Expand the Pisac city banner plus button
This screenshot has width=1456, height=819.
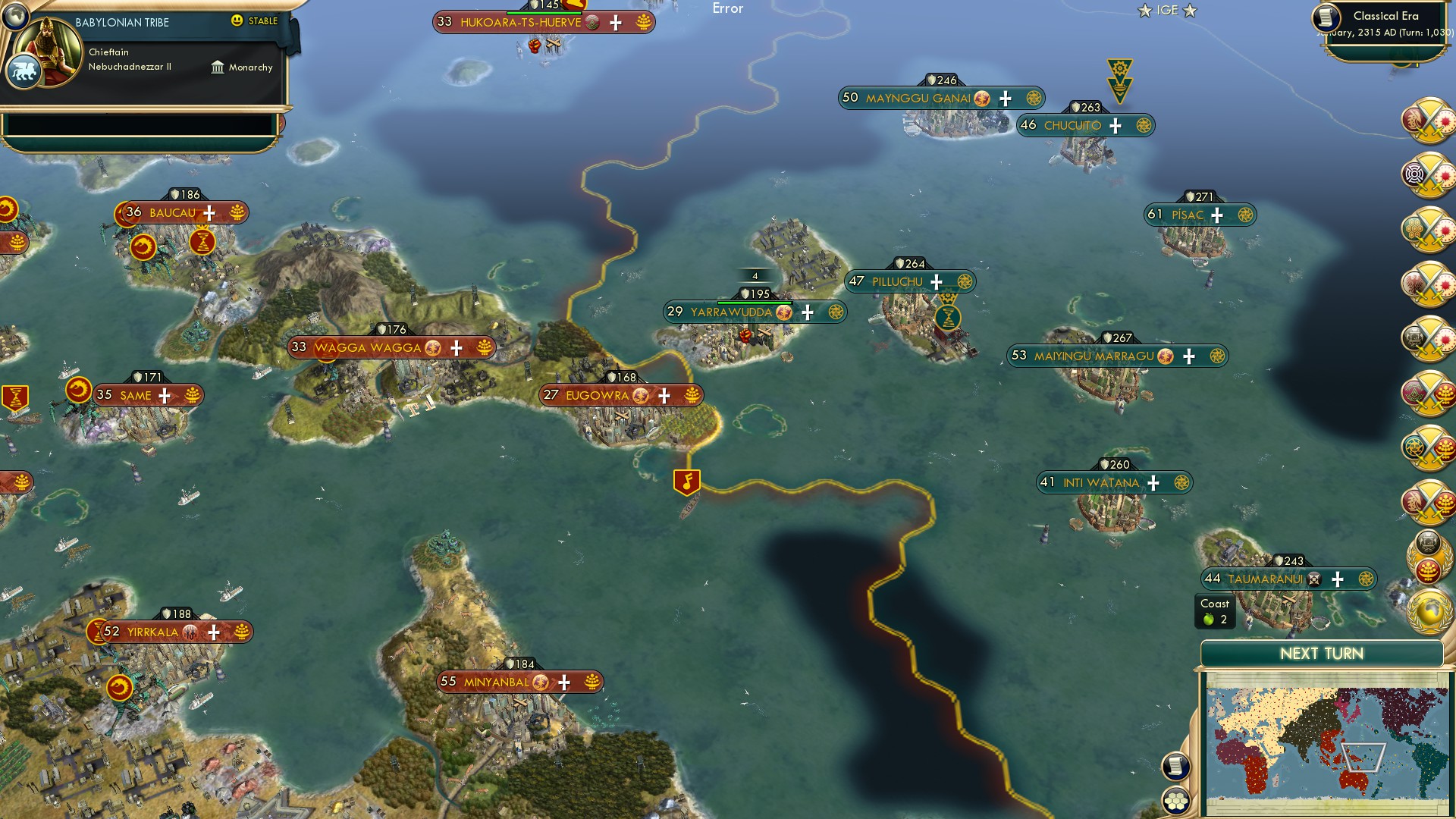[x=1218, y=215]
